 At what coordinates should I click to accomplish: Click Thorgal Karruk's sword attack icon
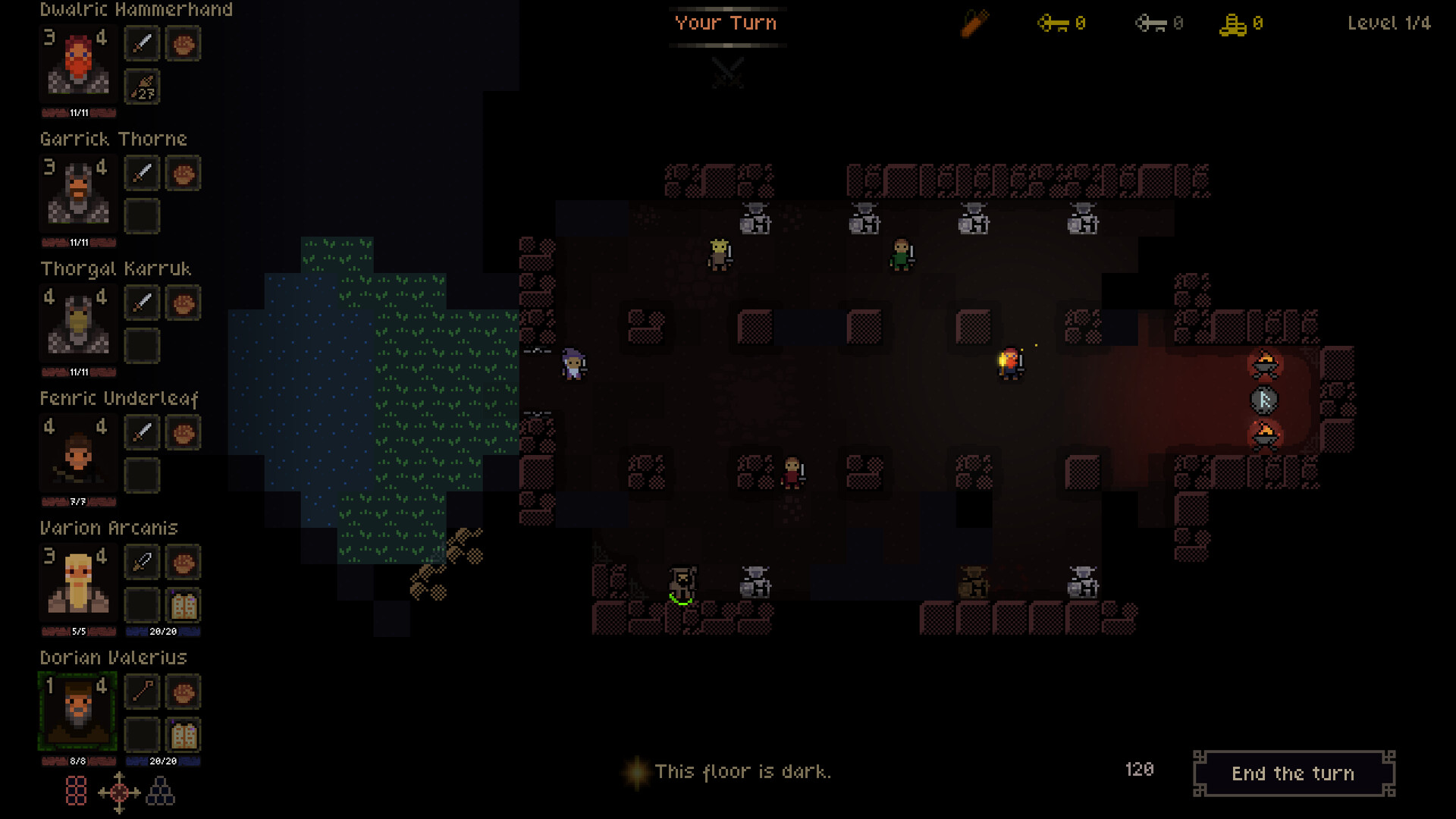point(141,303)
